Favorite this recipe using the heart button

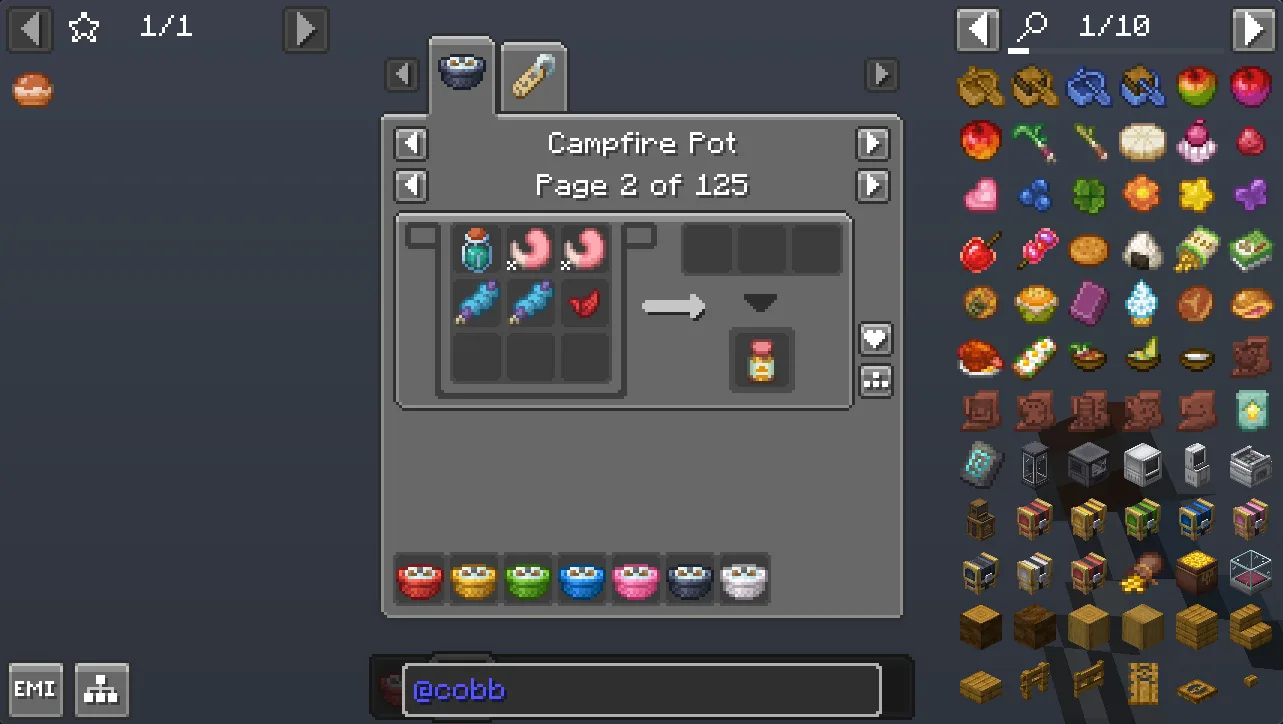[x=875, y=339]
